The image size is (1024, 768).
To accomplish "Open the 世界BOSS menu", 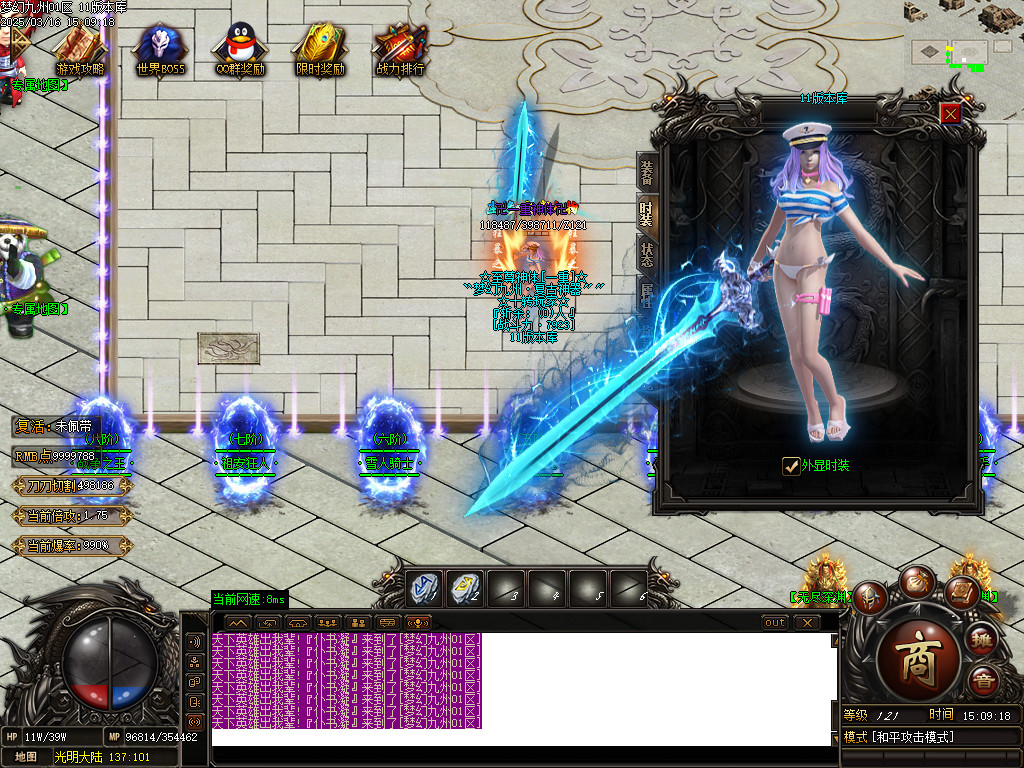I will click(161, 48).
